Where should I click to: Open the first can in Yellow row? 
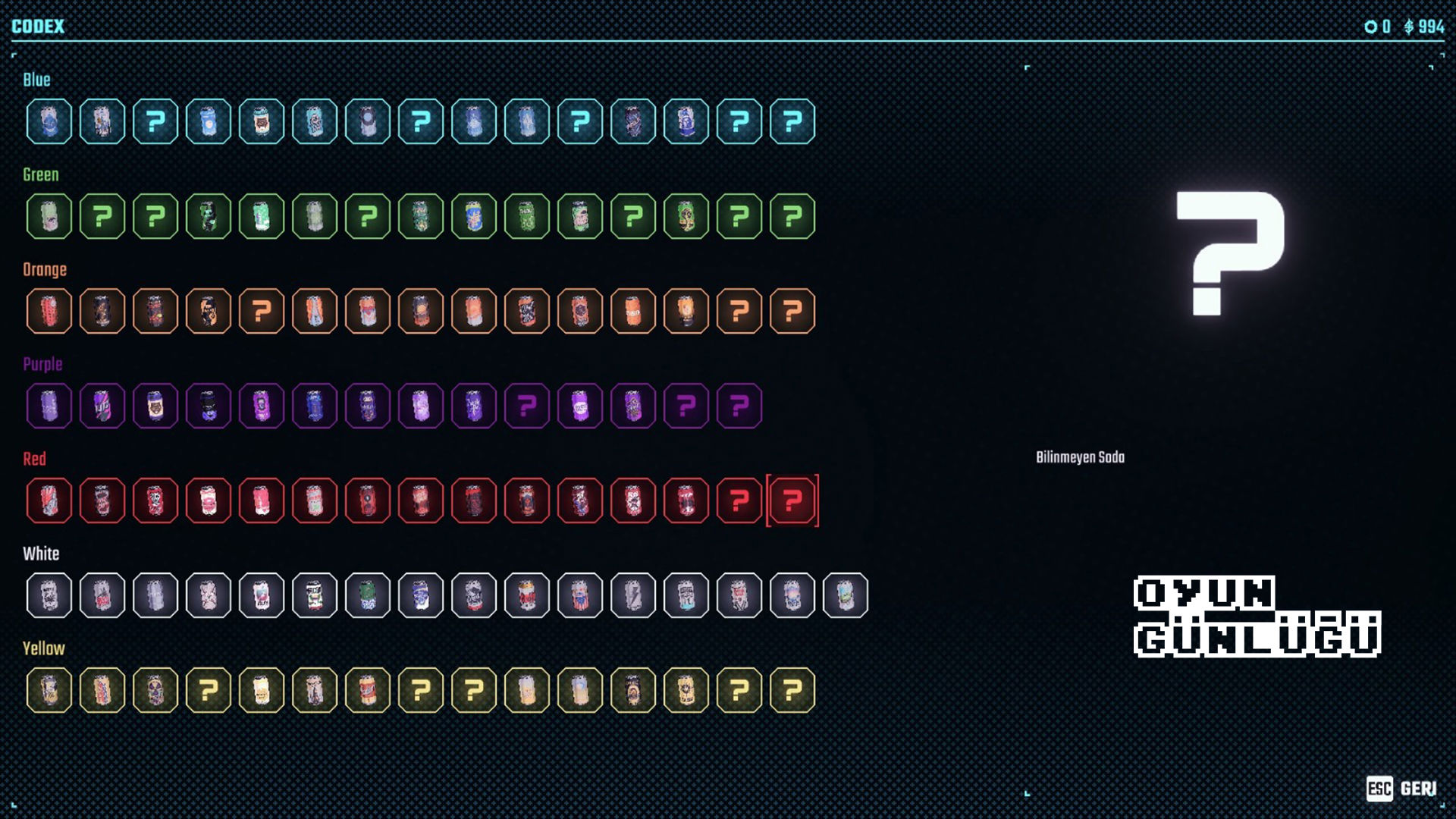click(x=49, y=690)
